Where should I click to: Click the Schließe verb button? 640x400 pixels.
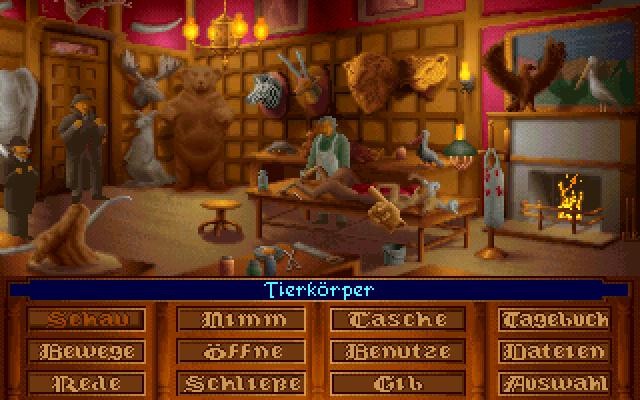click(x=240, y=383)
